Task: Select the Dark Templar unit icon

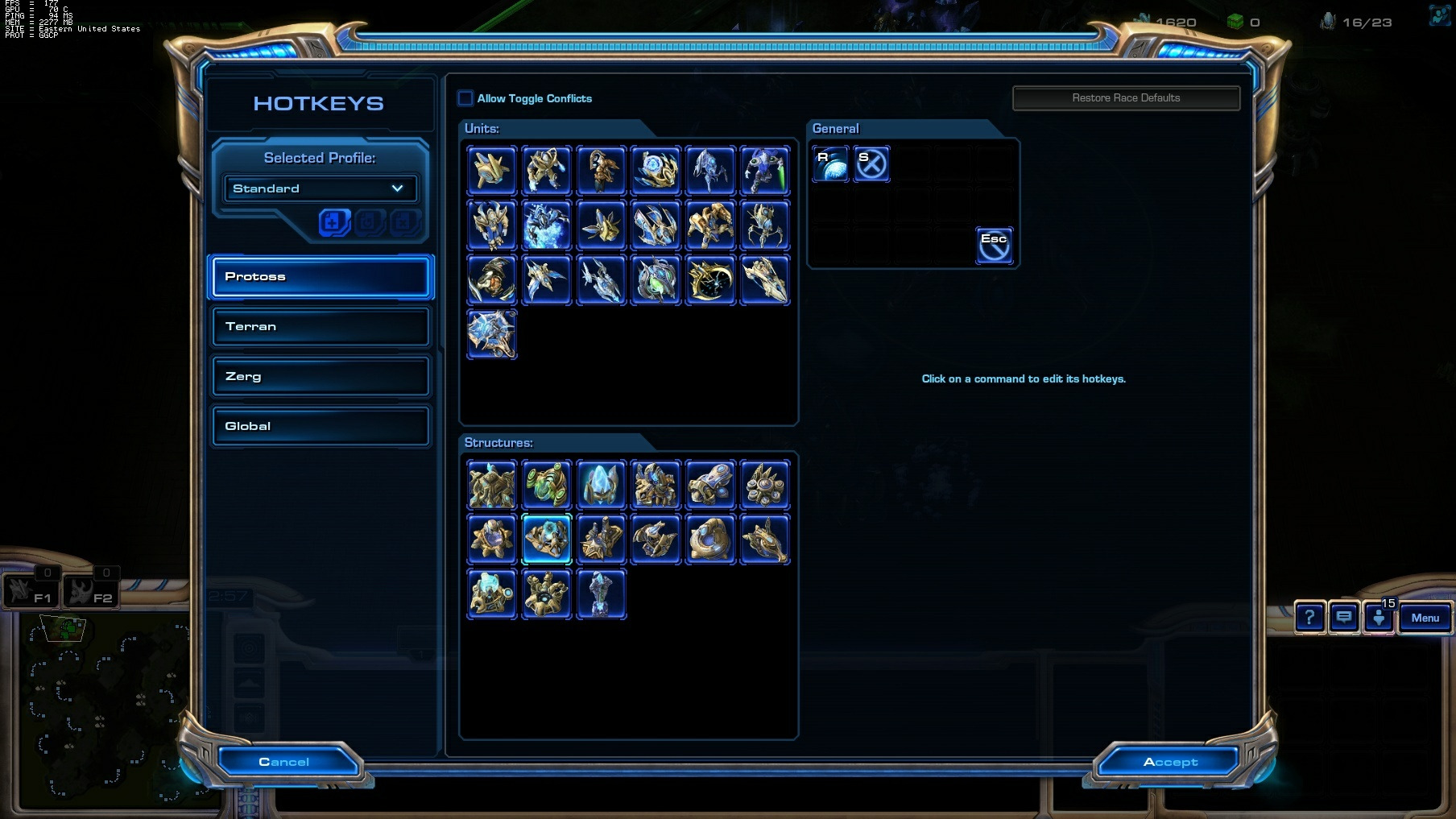Action: point(765,170)
